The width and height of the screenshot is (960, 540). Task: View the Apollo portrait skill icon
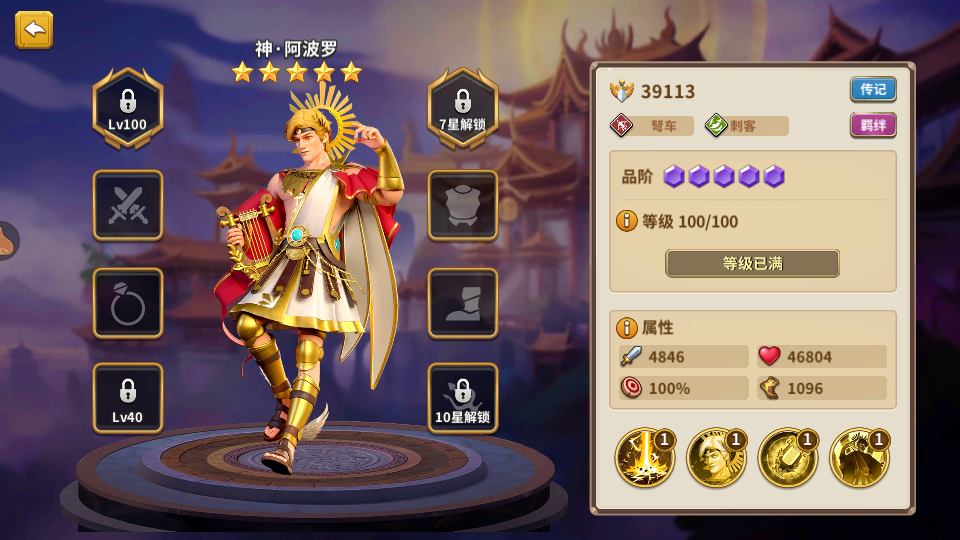[716, 458]
